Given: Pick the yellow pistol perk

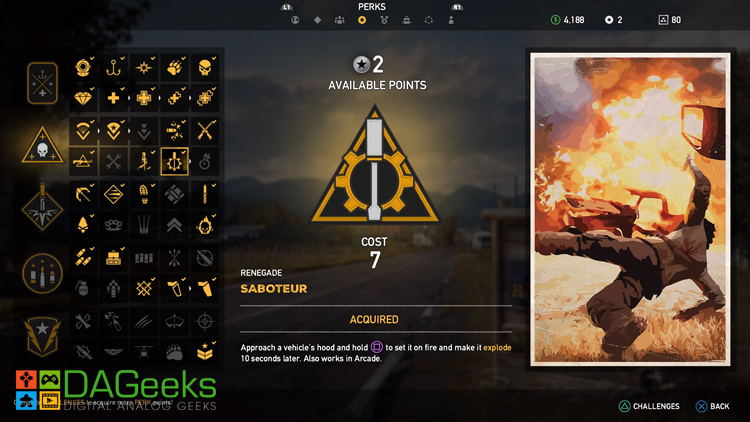Looking at the screenshot, I should click(x=205, y=289).
